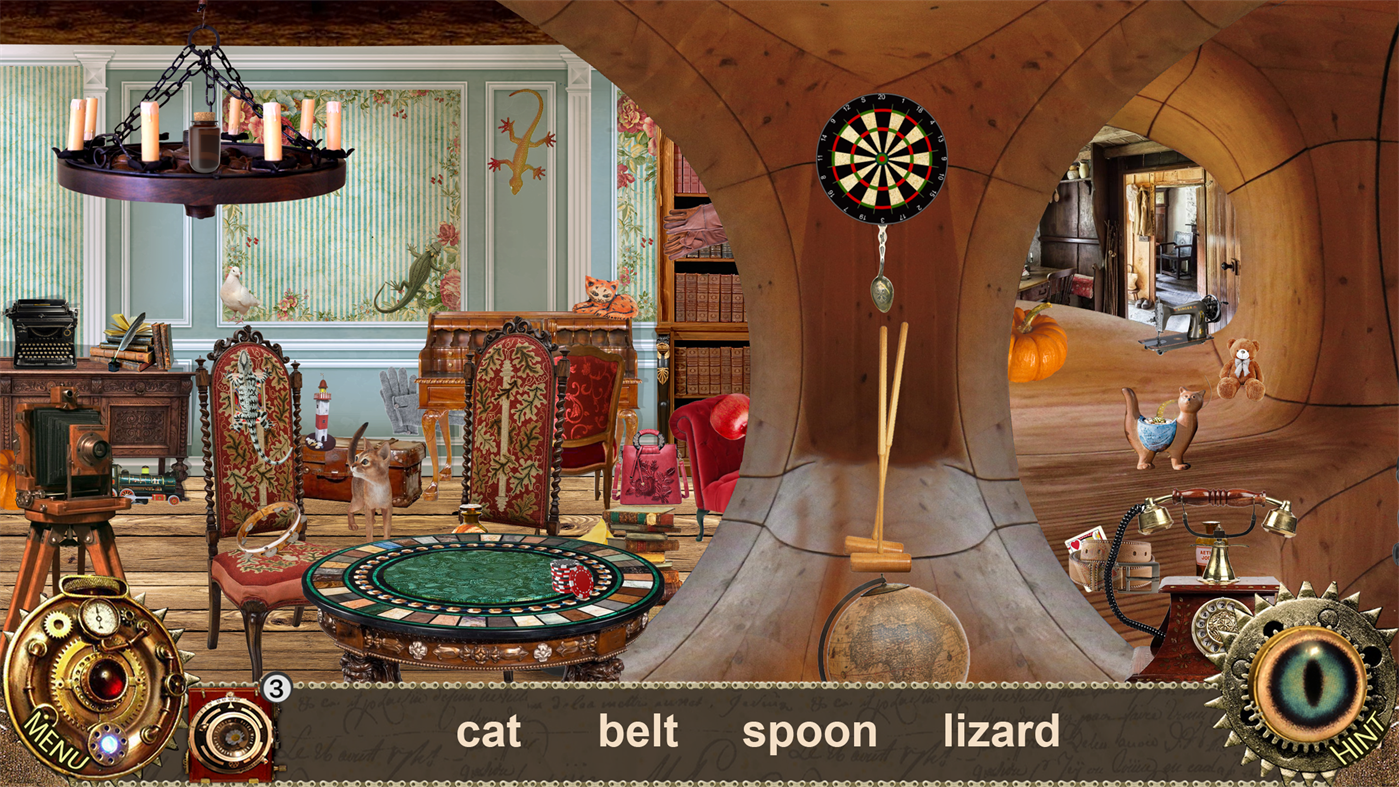1399x787 pixels.
Task: Click the word 'belt' label
Action: 638,731
